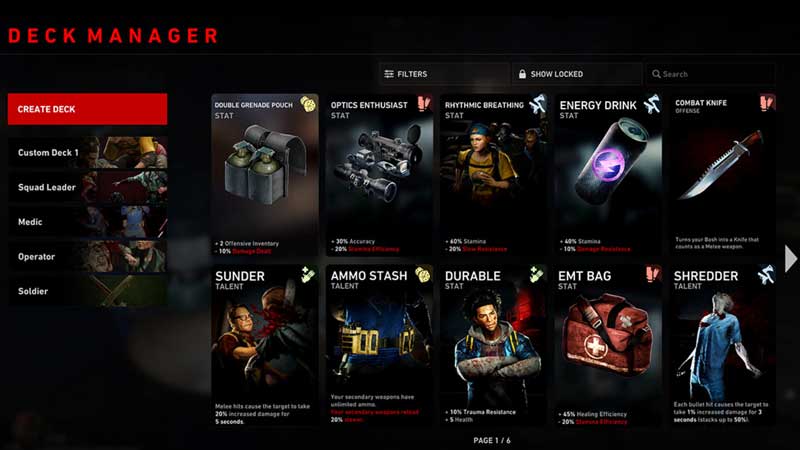Toggle the Show Locked option

576,74
